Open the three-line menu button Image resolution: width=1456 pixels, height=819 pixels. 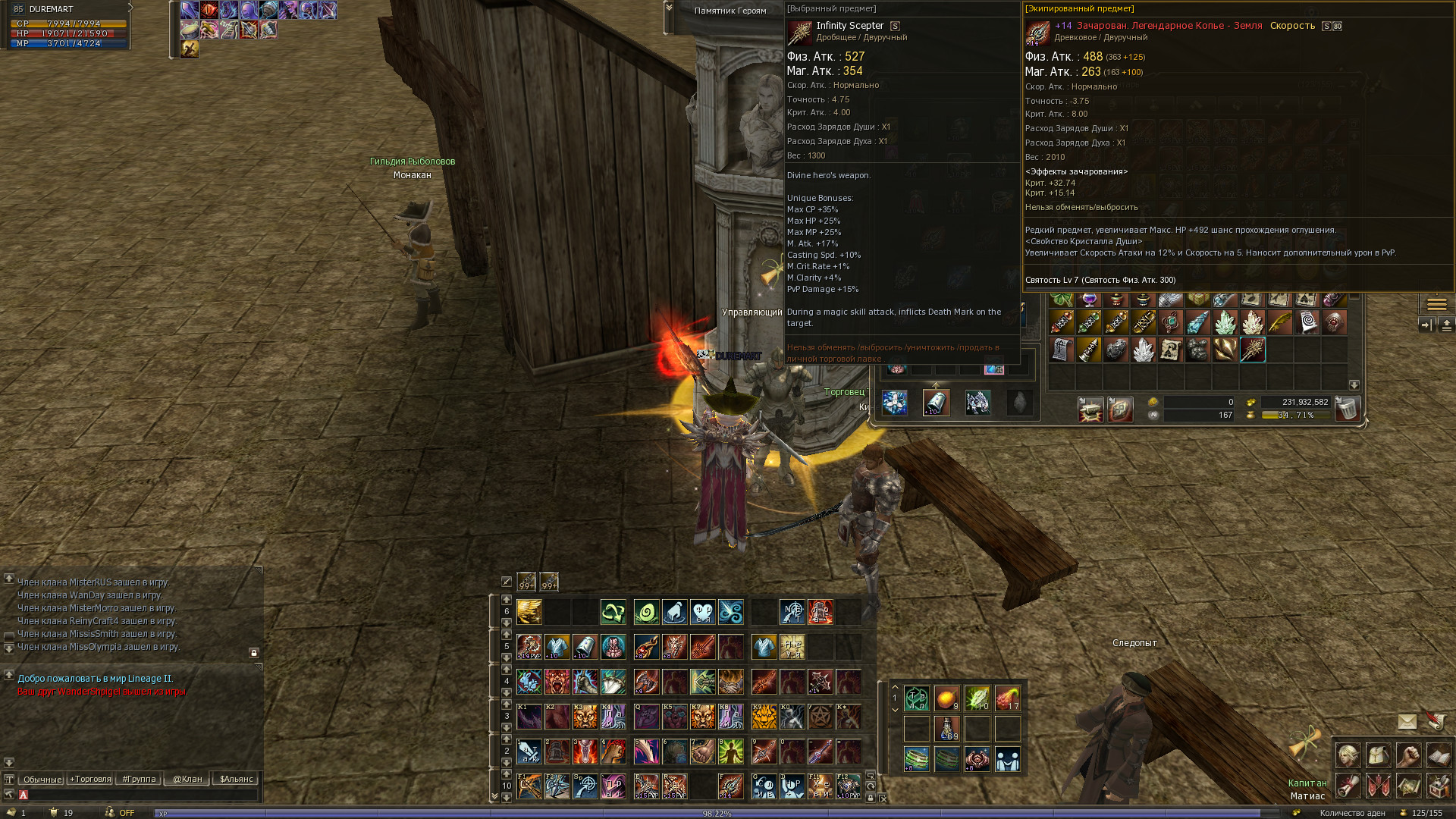pyautogui.click(x=1436, y=304)
